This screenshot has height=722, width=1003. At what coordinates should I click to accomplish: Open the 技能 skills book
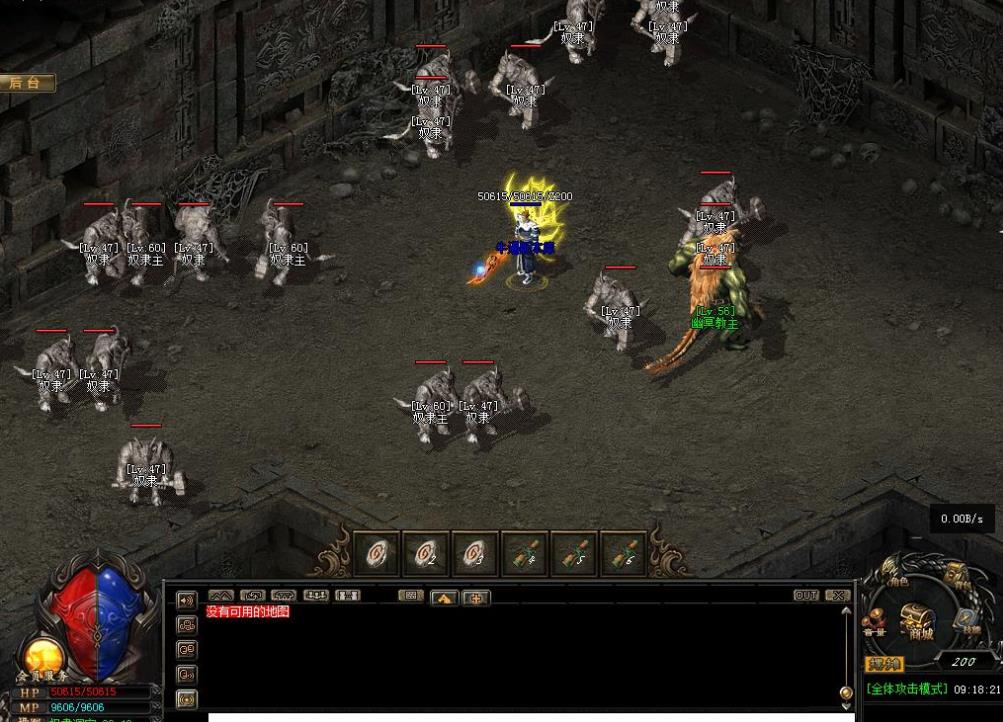[x=966, y=621]
